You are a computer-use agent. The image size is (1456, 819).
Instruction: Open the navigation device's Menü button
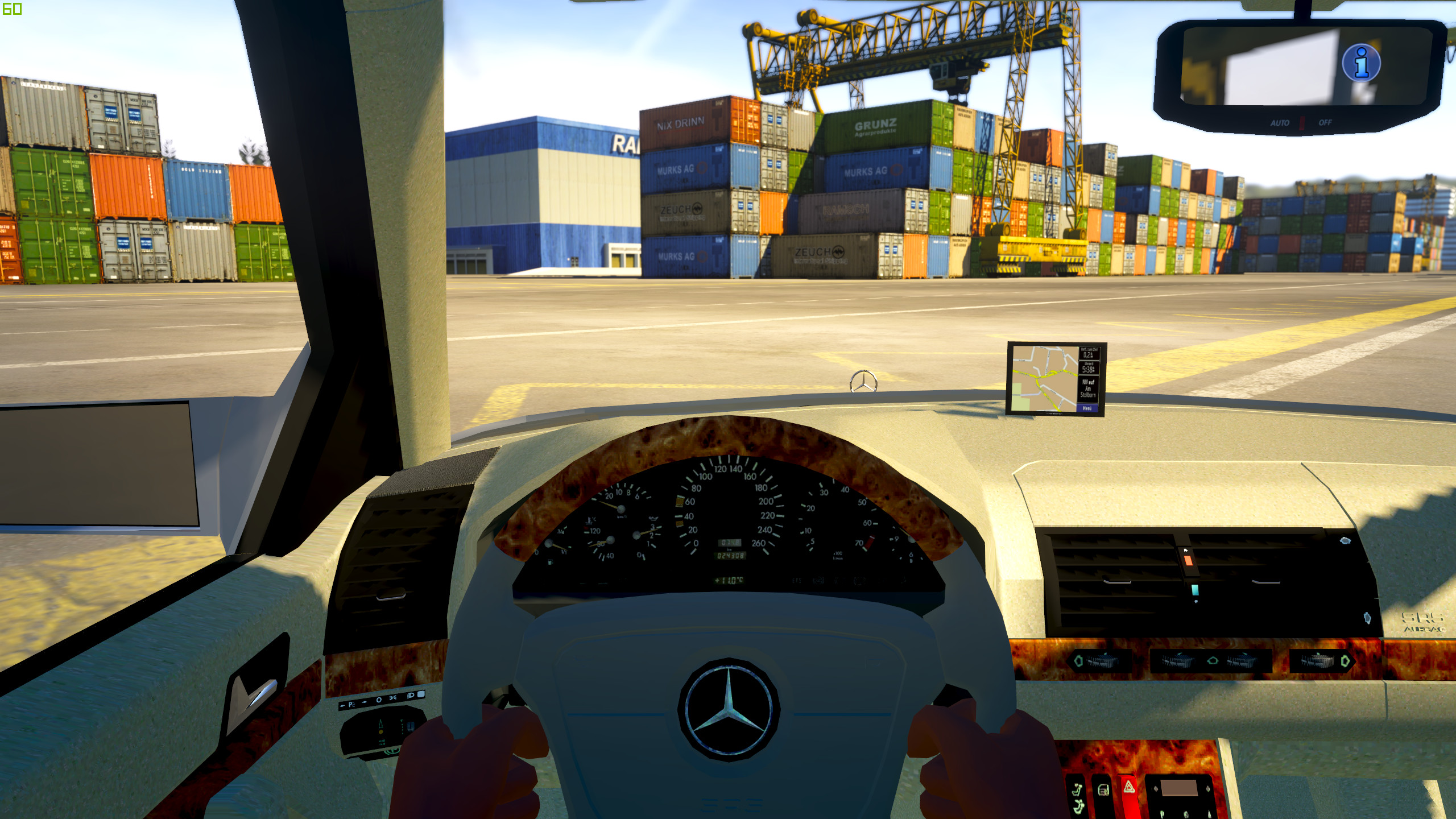pos(1087,408)
